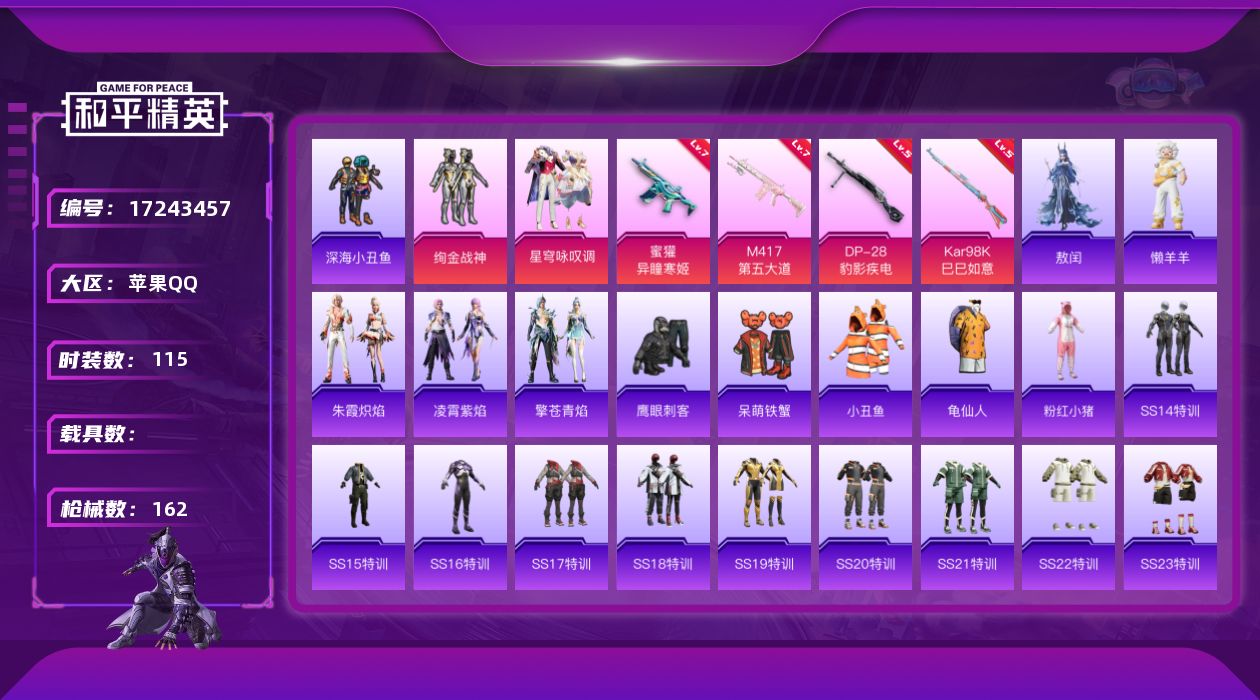Choose the 星穹咏叹调 outfit tile

561,211
